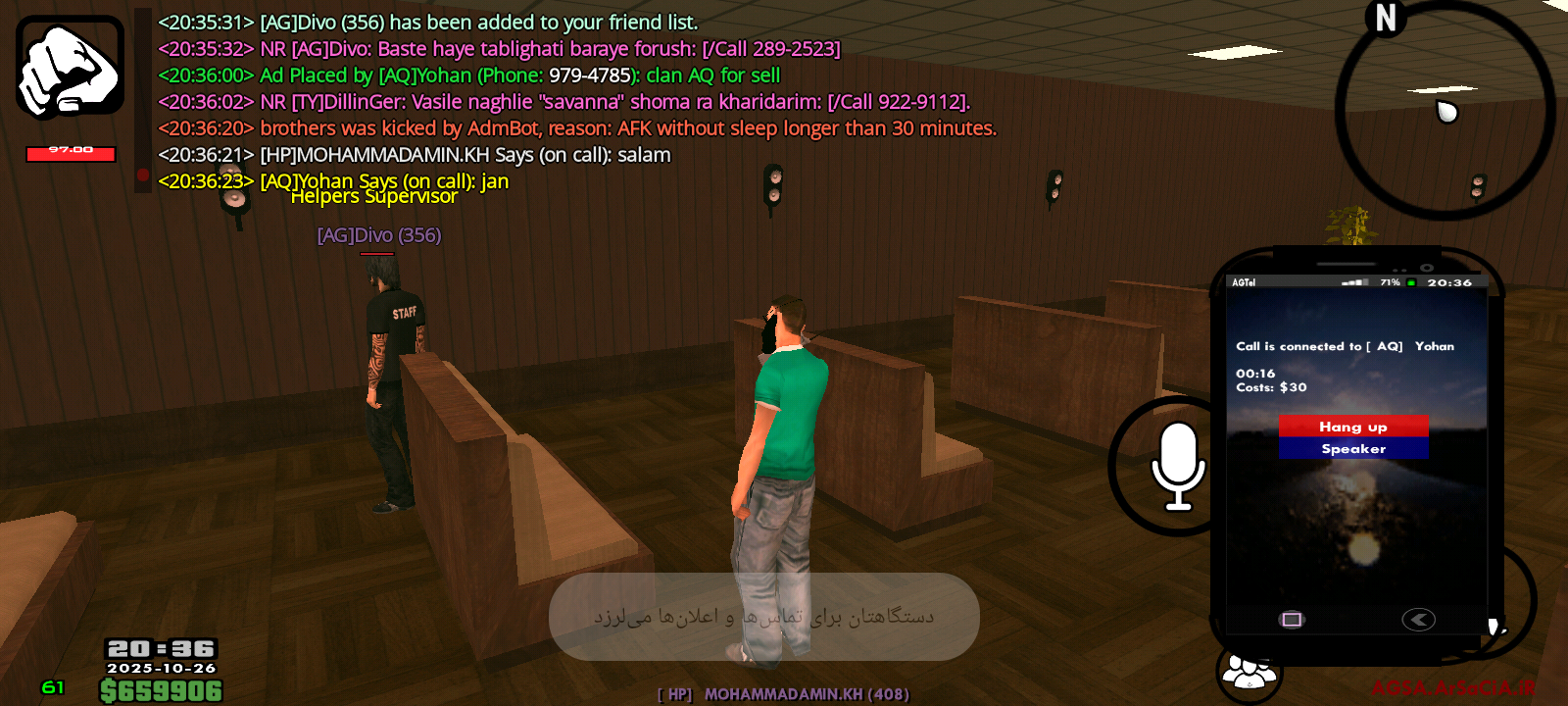This screenshot has height=706, width=1568.
Task: Hang up the call with Yohan
Action: 1352,427
